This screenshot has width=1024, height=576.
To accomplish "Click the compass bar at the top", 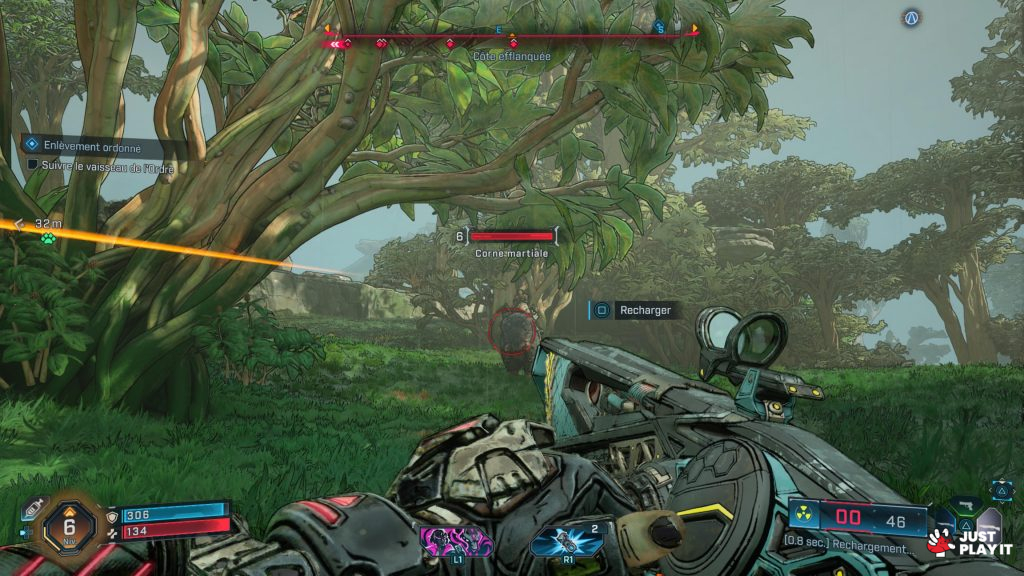I will pyautogui.click(x=511, y=39).
